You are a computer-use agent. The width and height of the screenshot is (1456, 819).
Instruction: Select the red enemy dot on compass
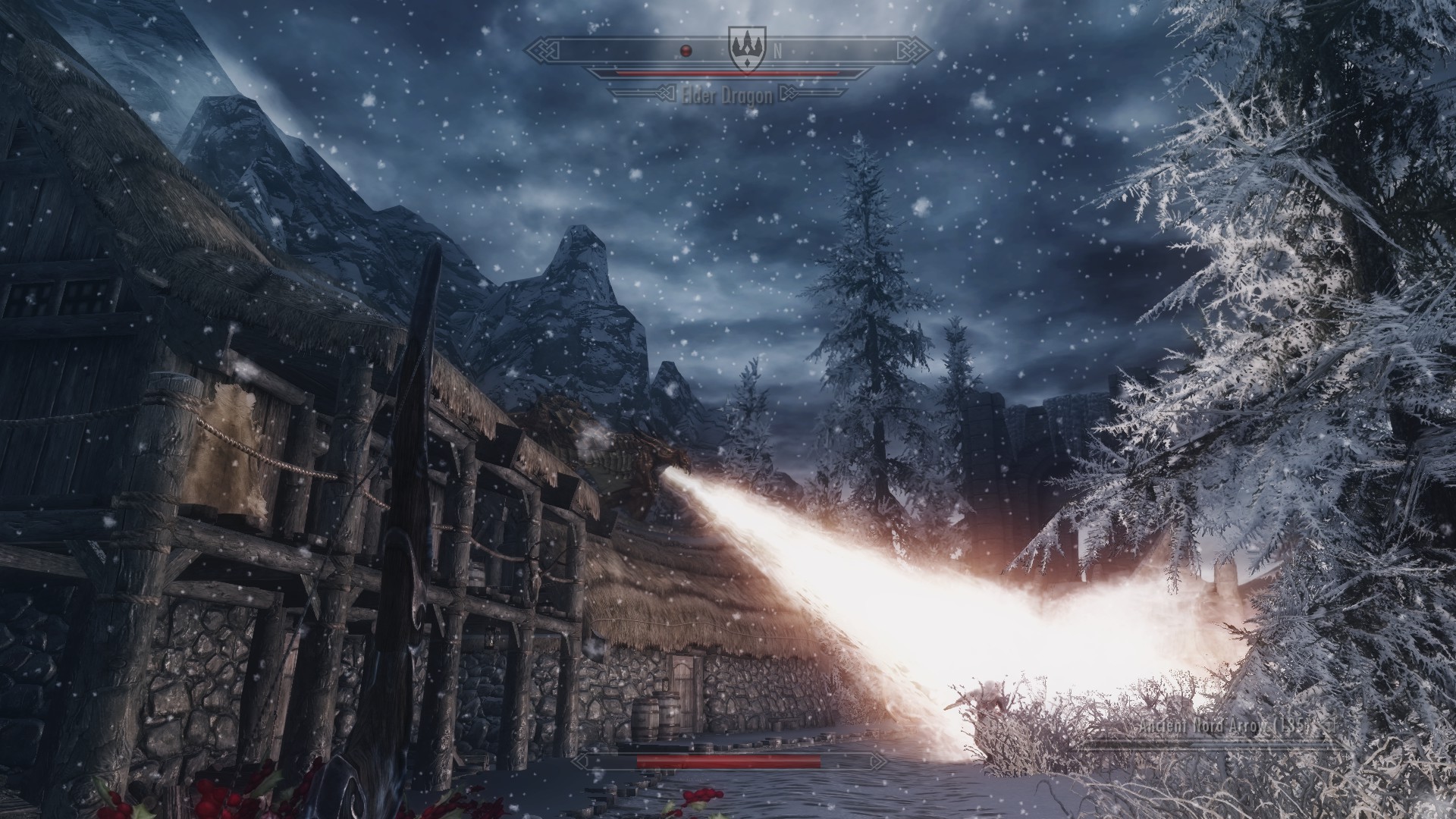686,51
